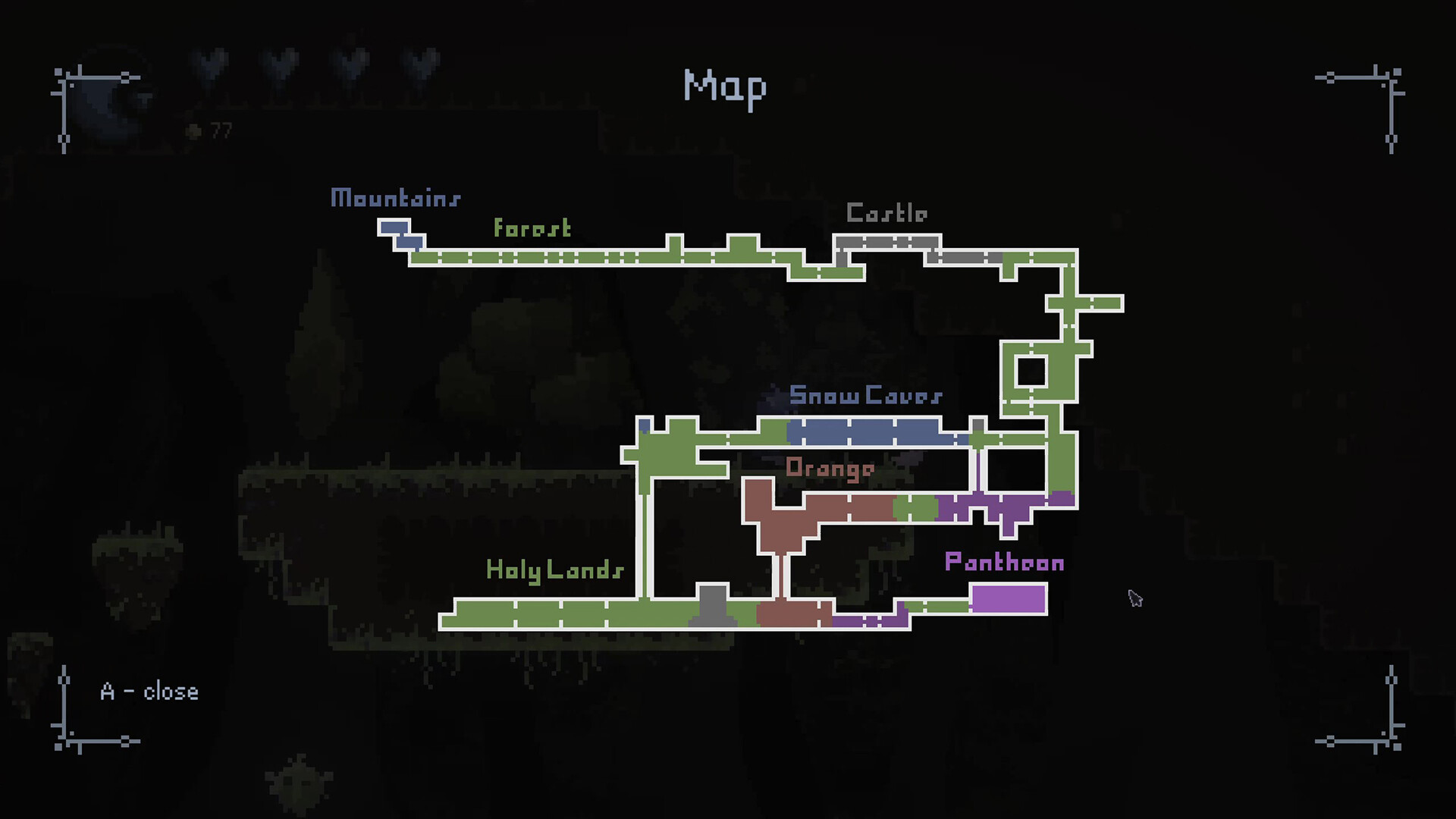The image size is (1456, 819).
Task: Click the Castle label on the map
Action: tap(887, 213)
